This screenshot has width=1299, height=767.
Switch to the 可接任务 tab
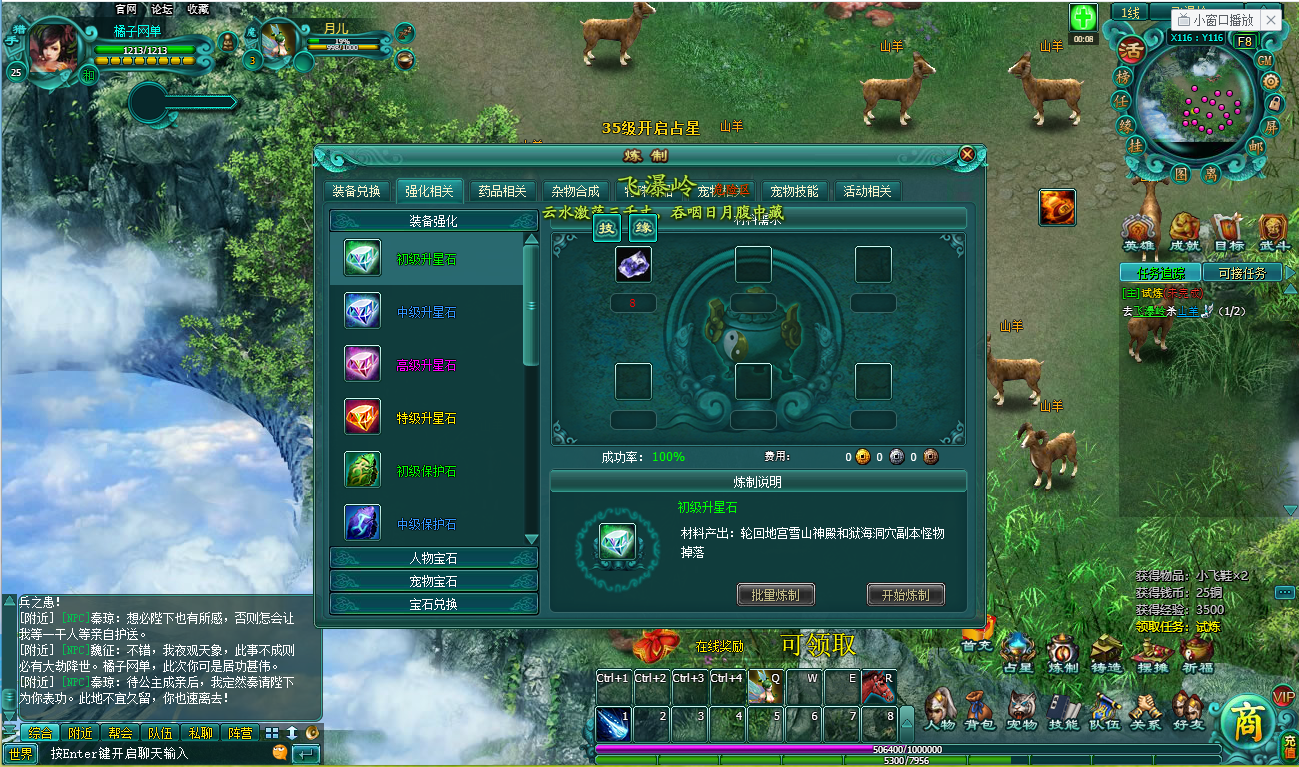(1242, 272)
